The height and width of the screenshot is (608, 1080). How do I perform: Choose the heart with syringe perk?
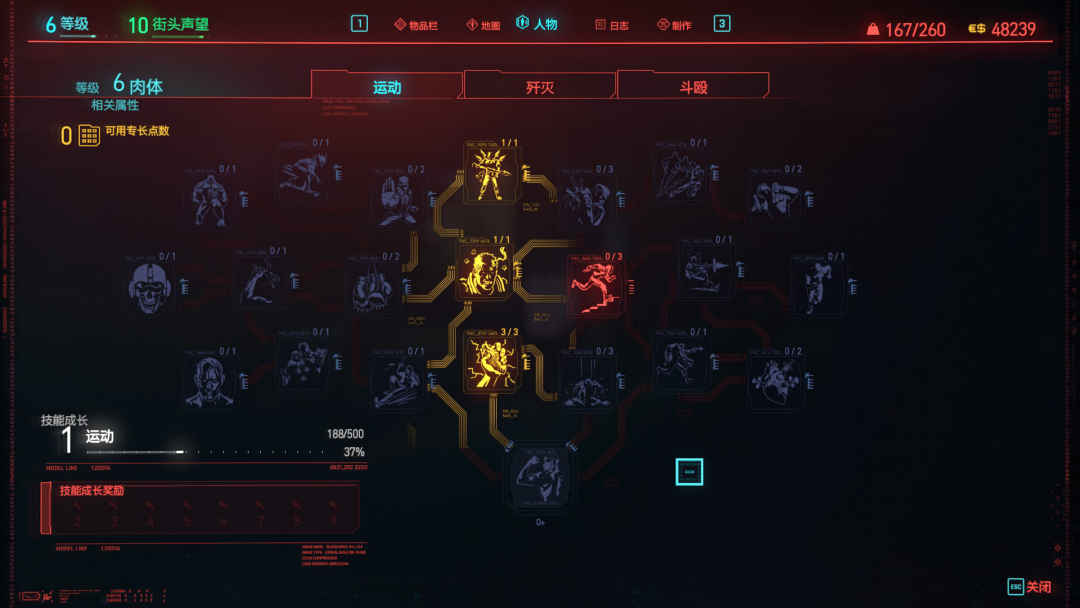tap(774, 381)
